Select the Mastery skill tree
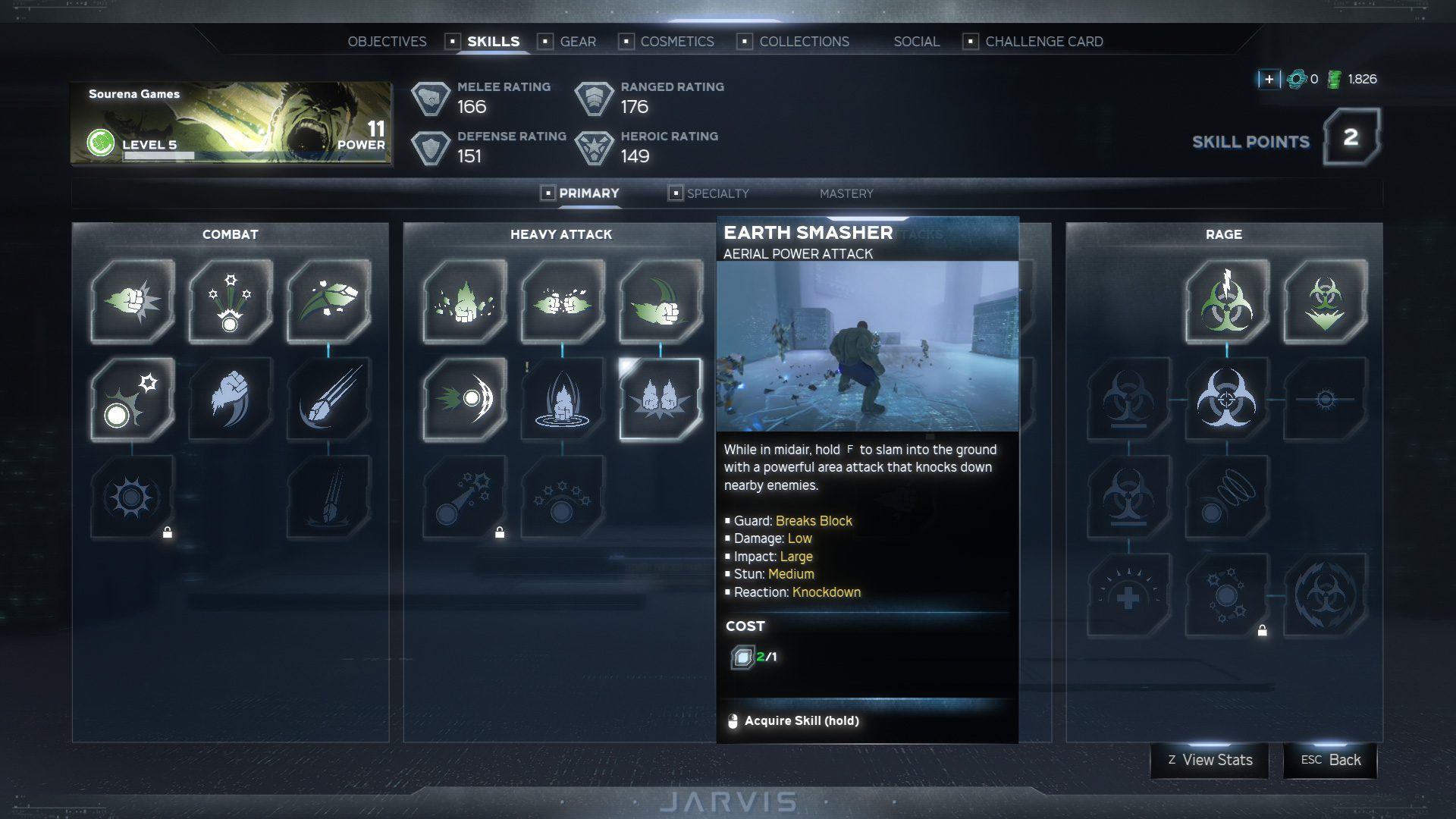The image size is (1456, 819). (x=846, y=193)
